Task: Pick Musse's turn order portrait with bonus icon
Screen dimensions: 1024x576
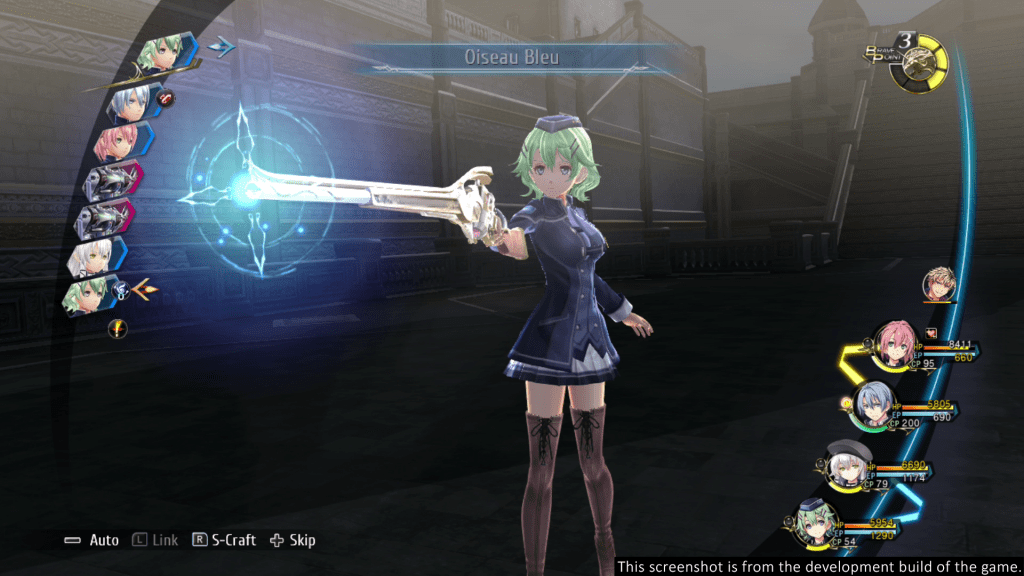Action: [92, 296]
